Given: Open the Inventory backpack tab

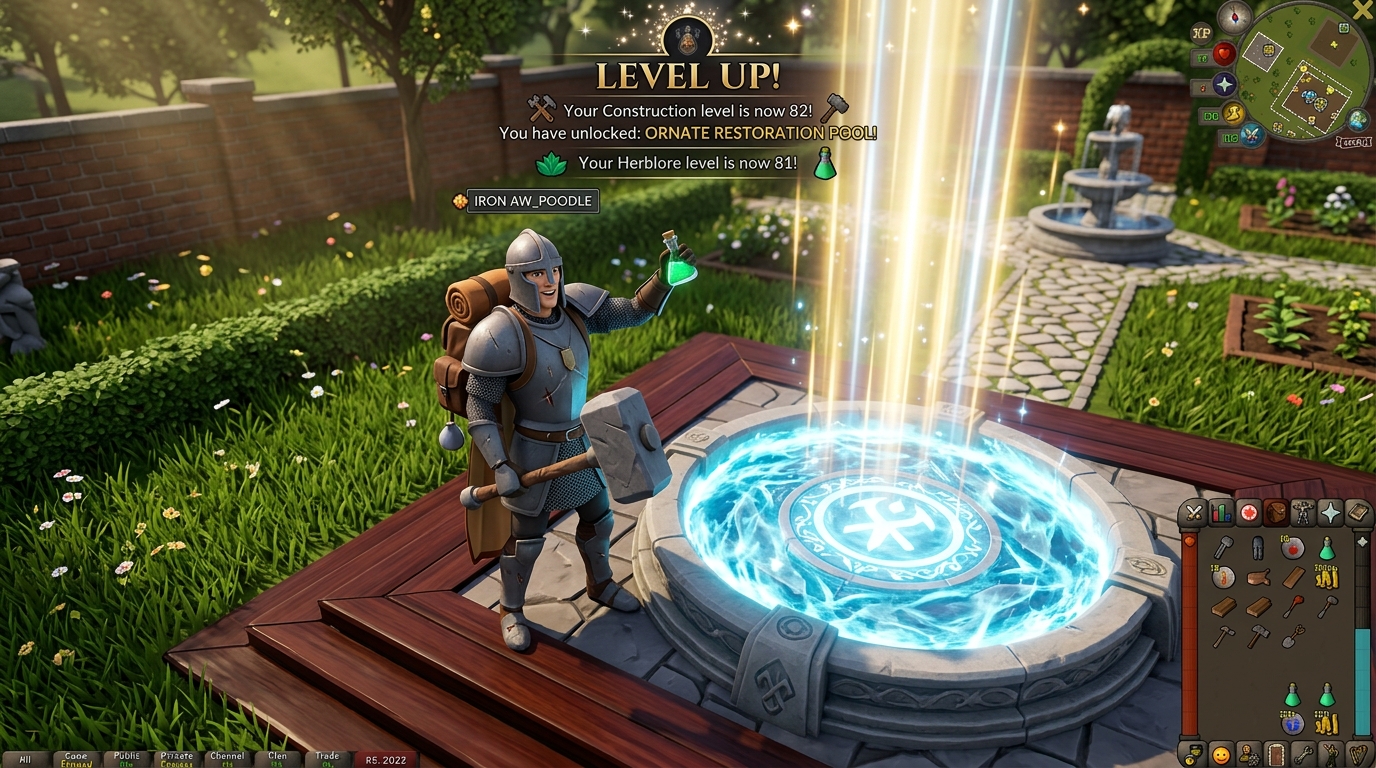Looking at the screenshot, I should 1276,515.
